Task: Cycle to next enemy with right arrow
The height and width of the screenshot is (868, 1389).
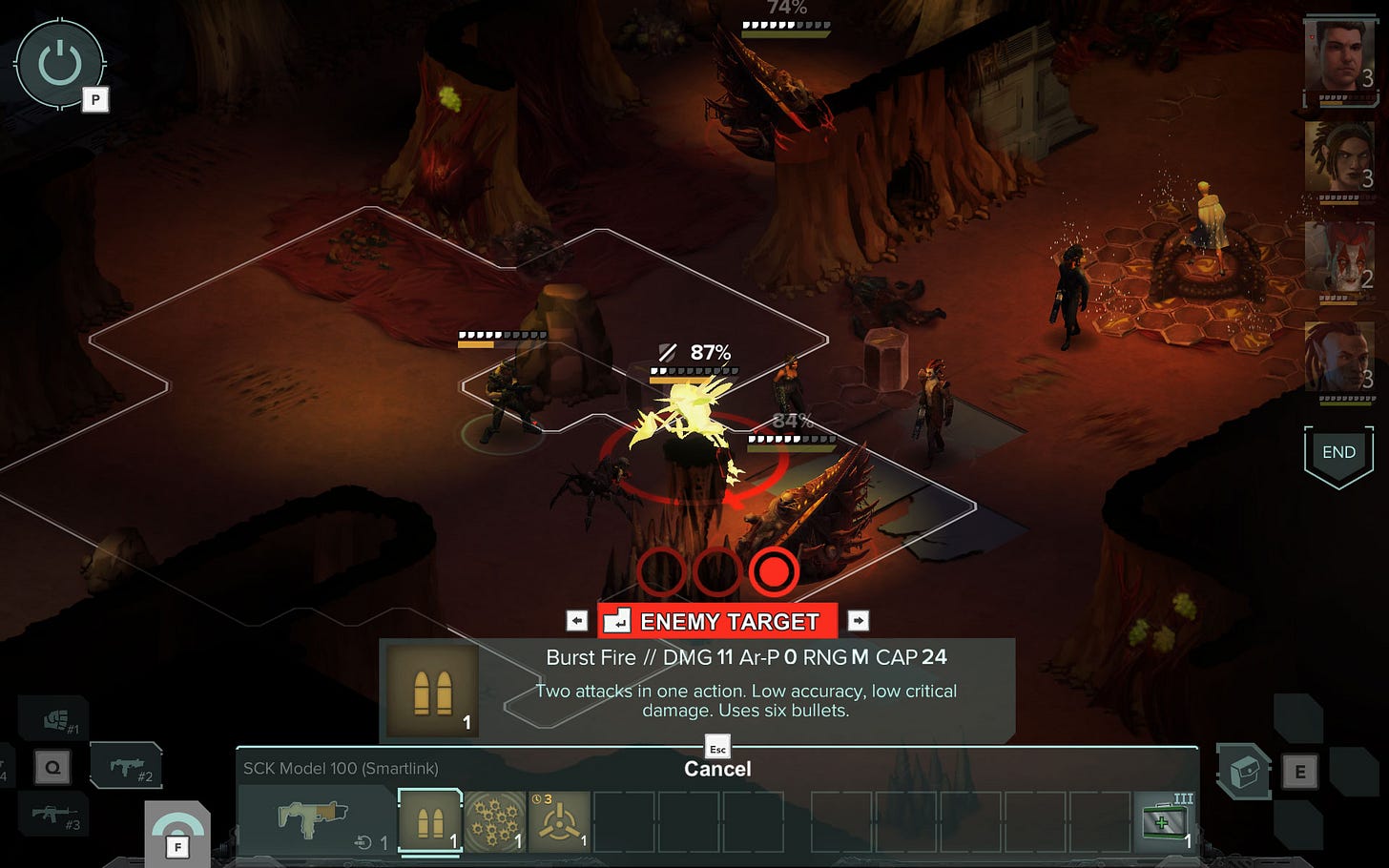Action: 858,620
